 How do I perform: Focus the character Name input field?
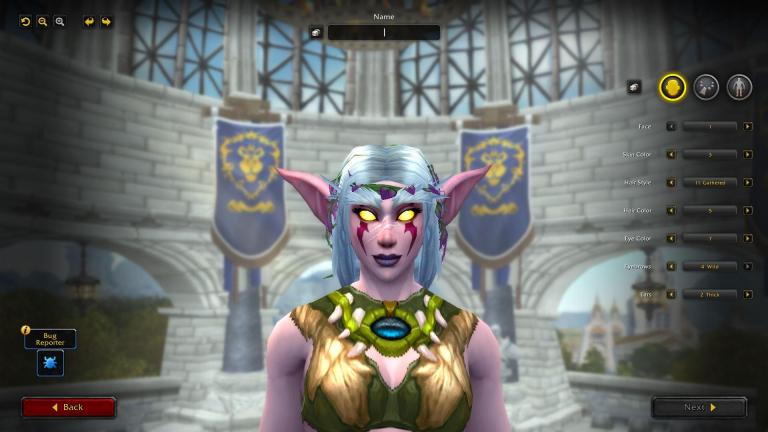click(384, 32)
